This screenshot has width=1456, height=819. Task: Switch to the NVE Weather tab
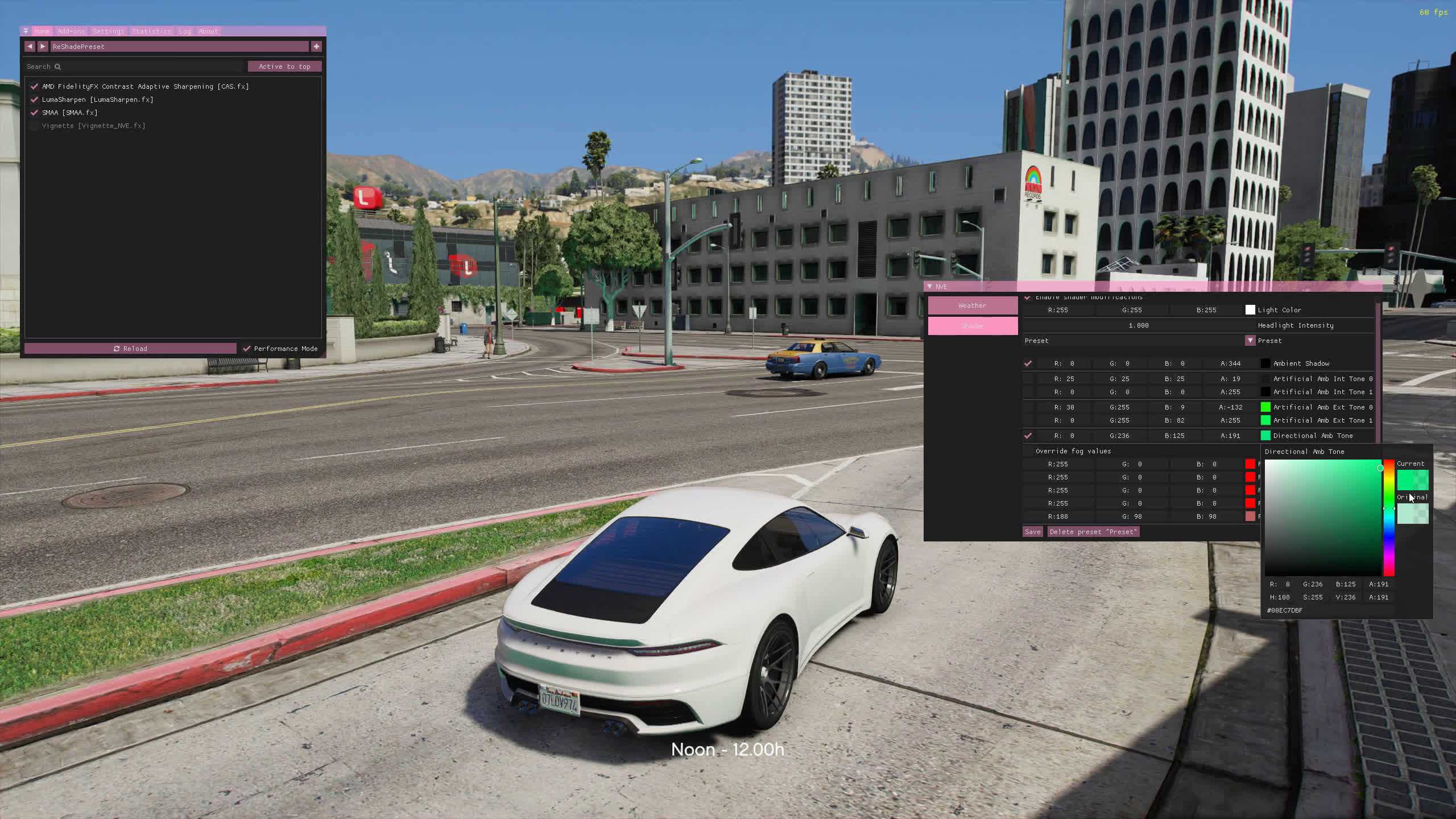coord(973,305)
